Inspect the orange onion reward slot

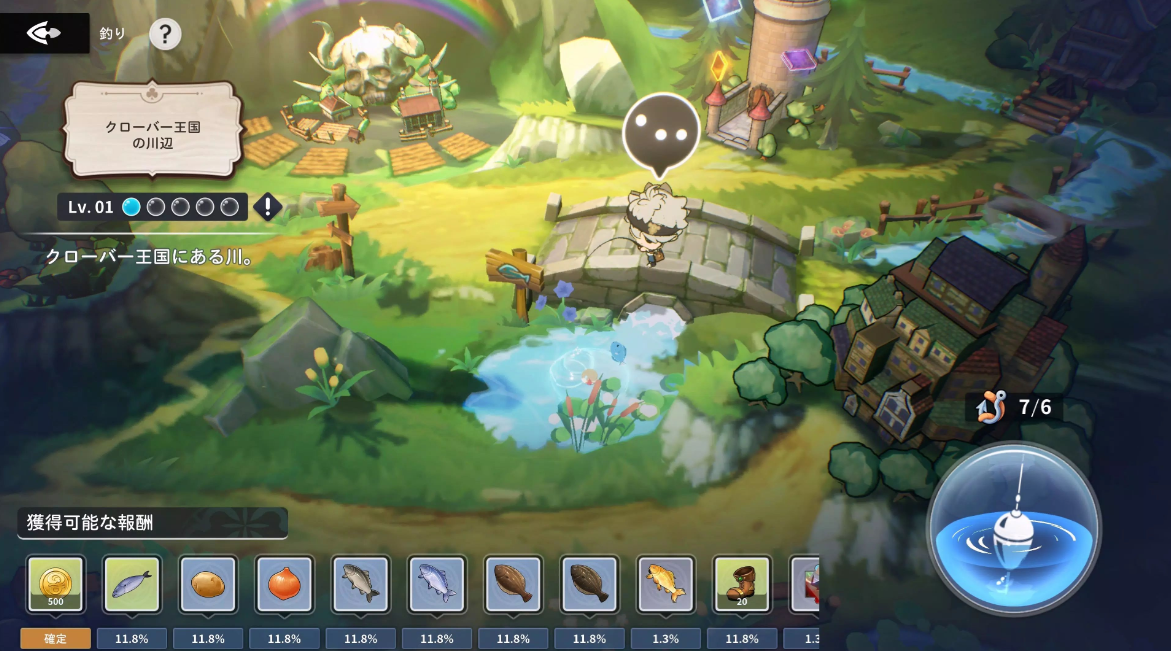(284, 584)
